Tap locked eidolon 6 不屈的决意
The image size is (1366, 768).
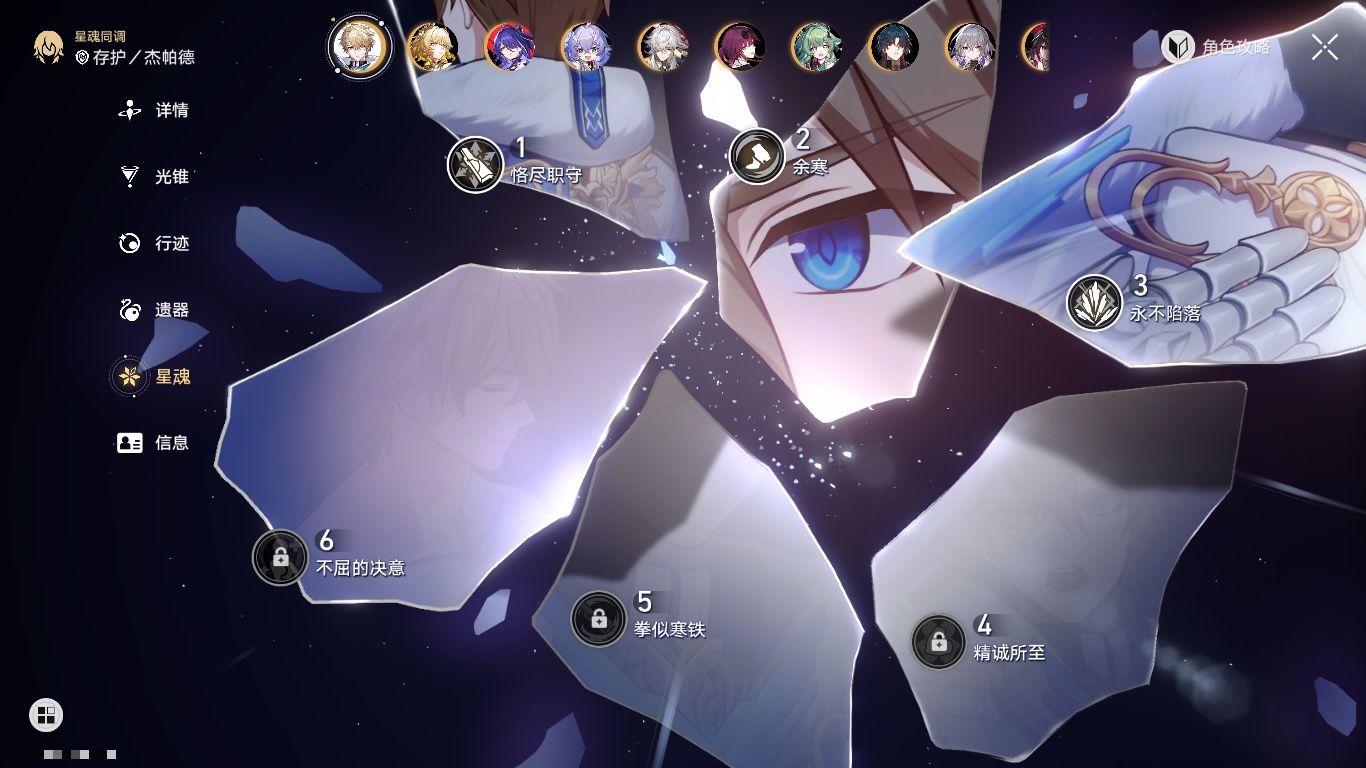tap(280, 557)
